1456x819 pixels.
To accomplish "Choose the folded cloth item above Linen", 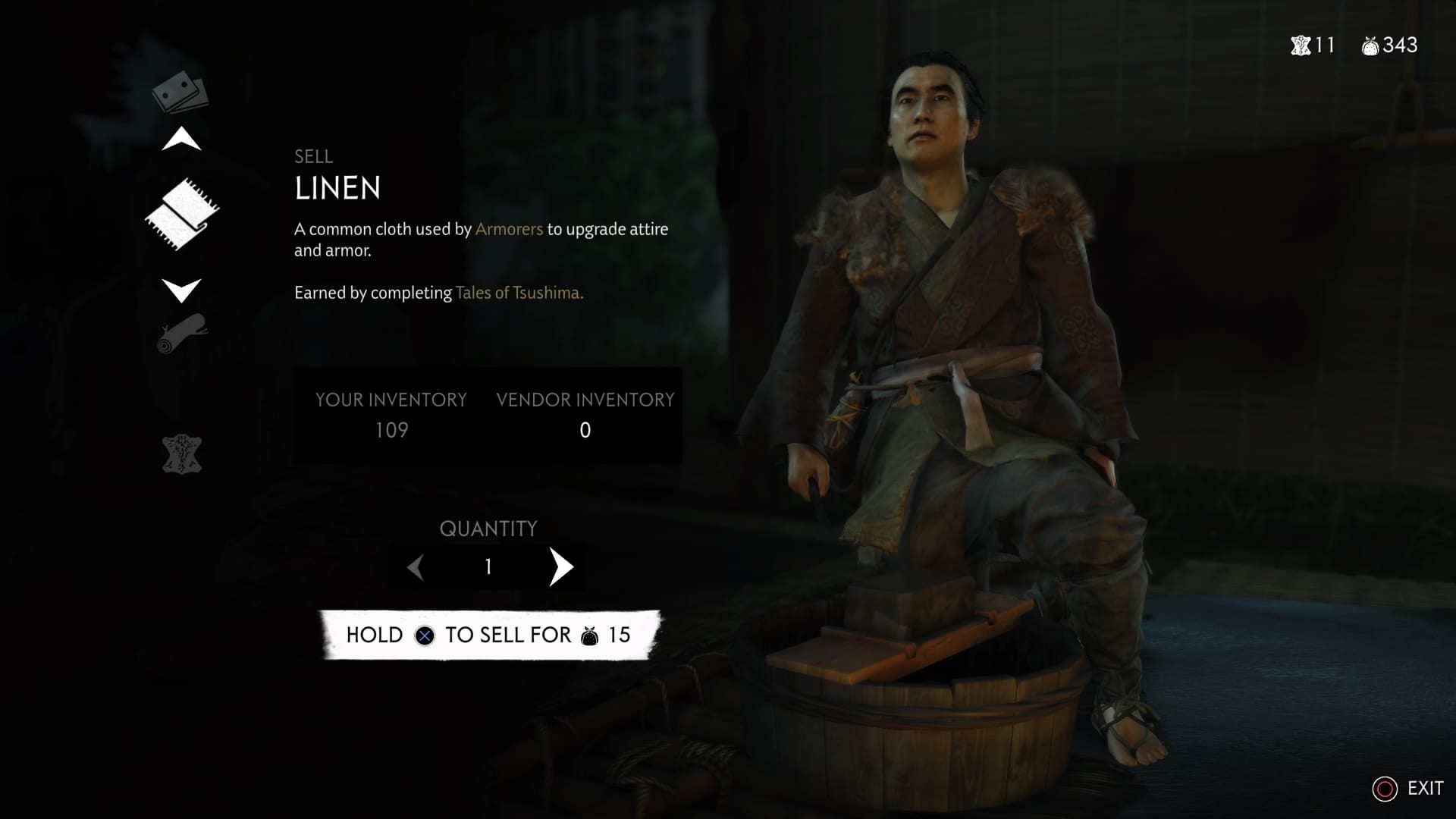I will point(180,93).
